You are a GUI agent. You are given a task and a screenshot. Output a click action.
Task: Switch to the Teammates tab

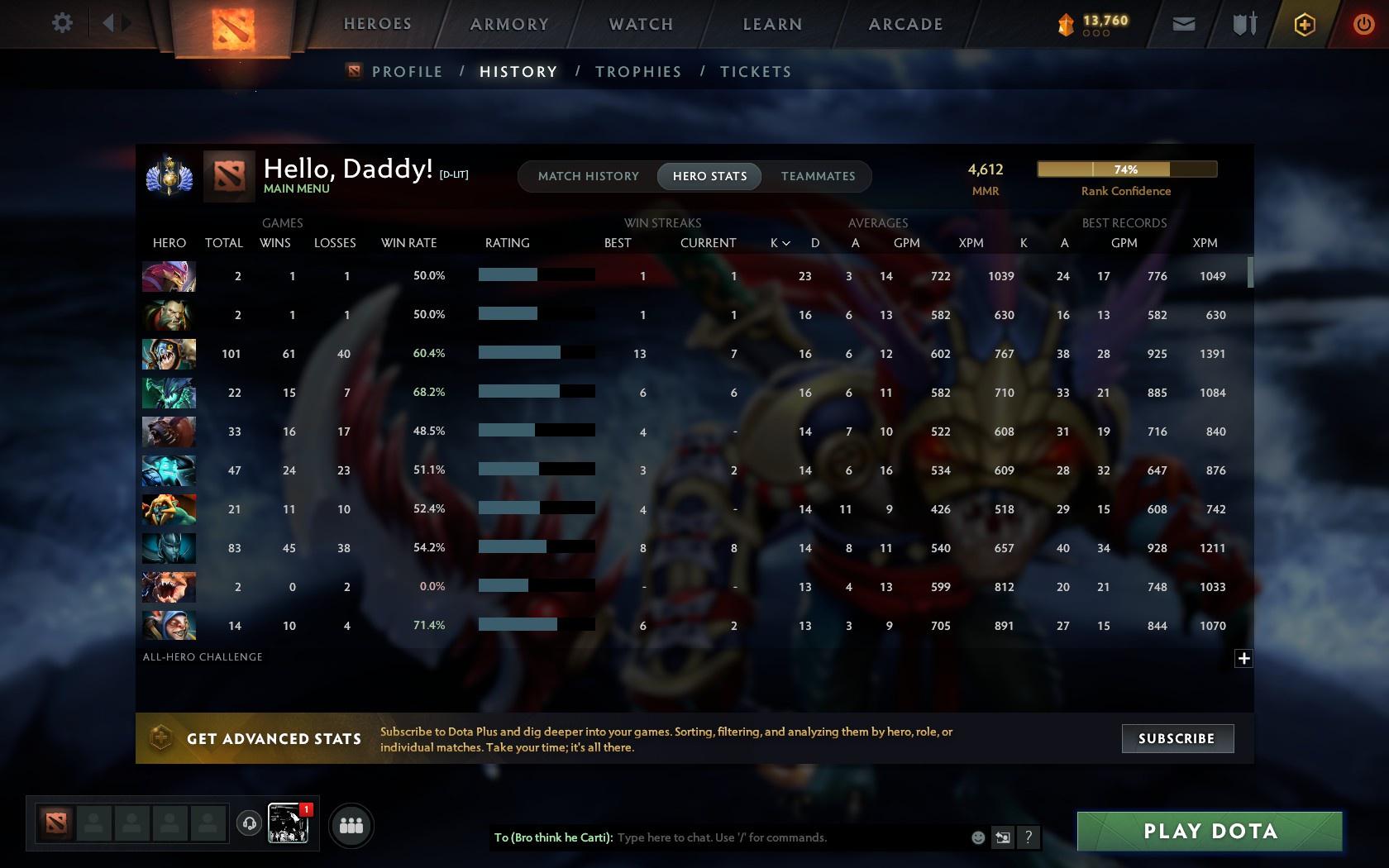coord(817,176)
